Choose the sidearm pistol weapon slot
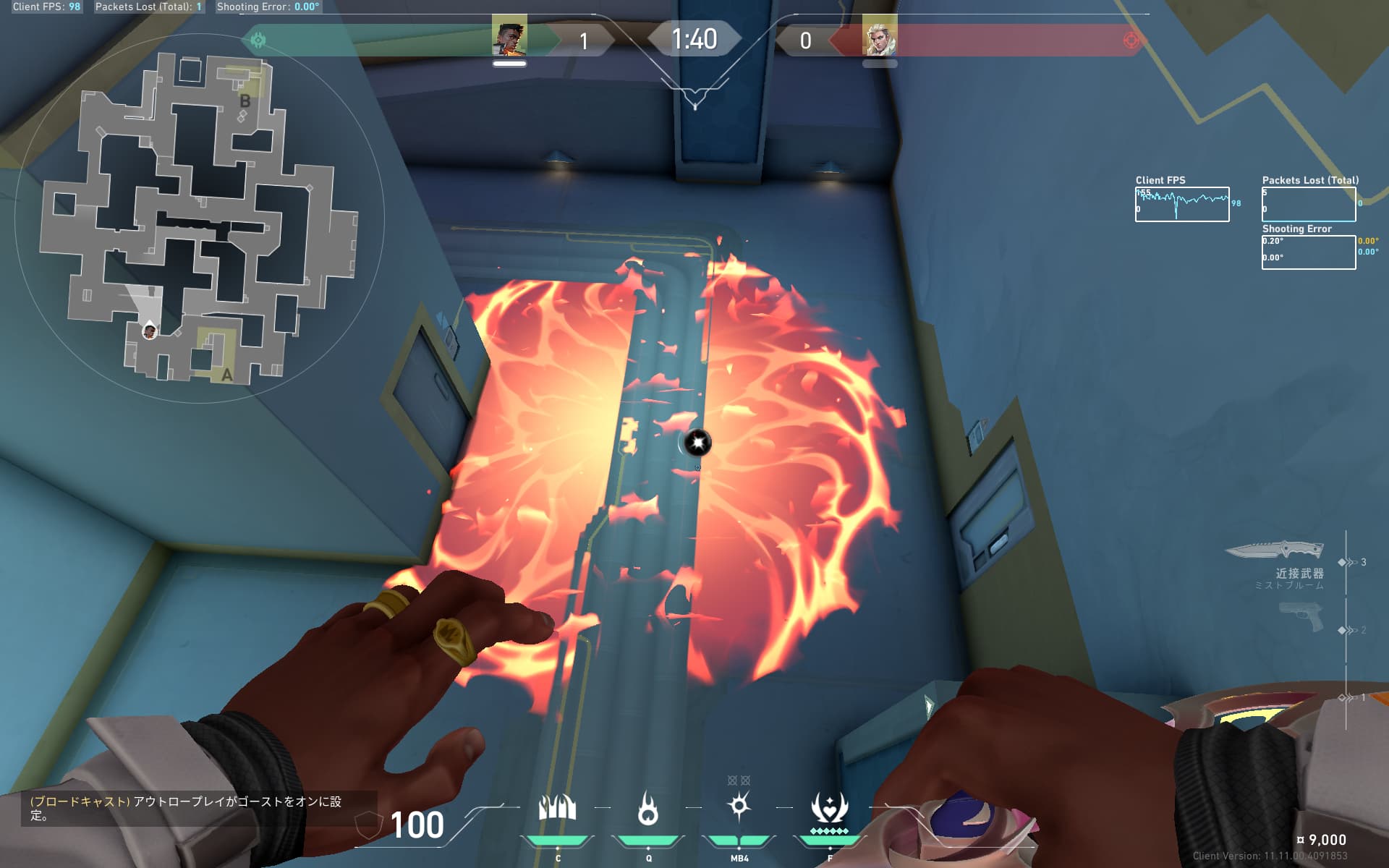The image size is (1389, 868). (1301, 618)
